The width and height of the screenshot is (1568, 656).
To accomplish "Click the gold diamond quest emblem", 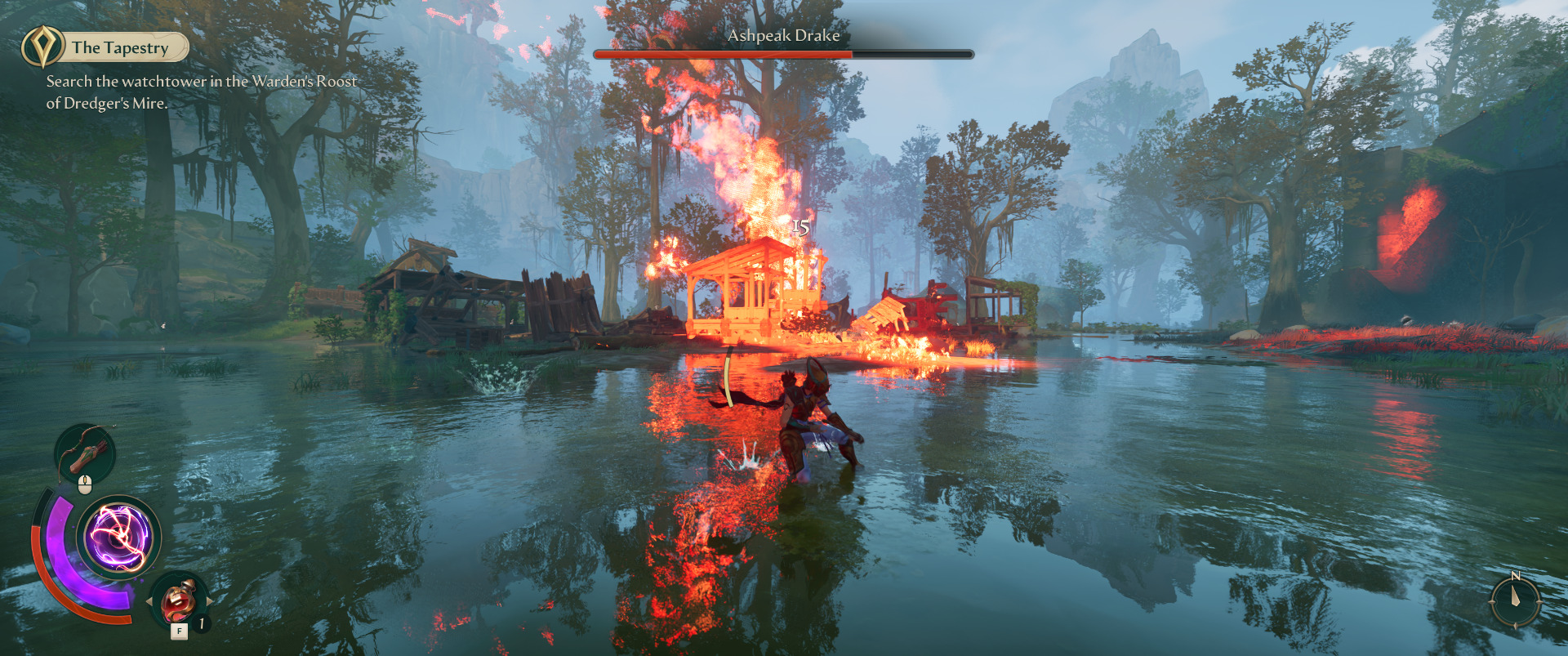I will (42, 47).
